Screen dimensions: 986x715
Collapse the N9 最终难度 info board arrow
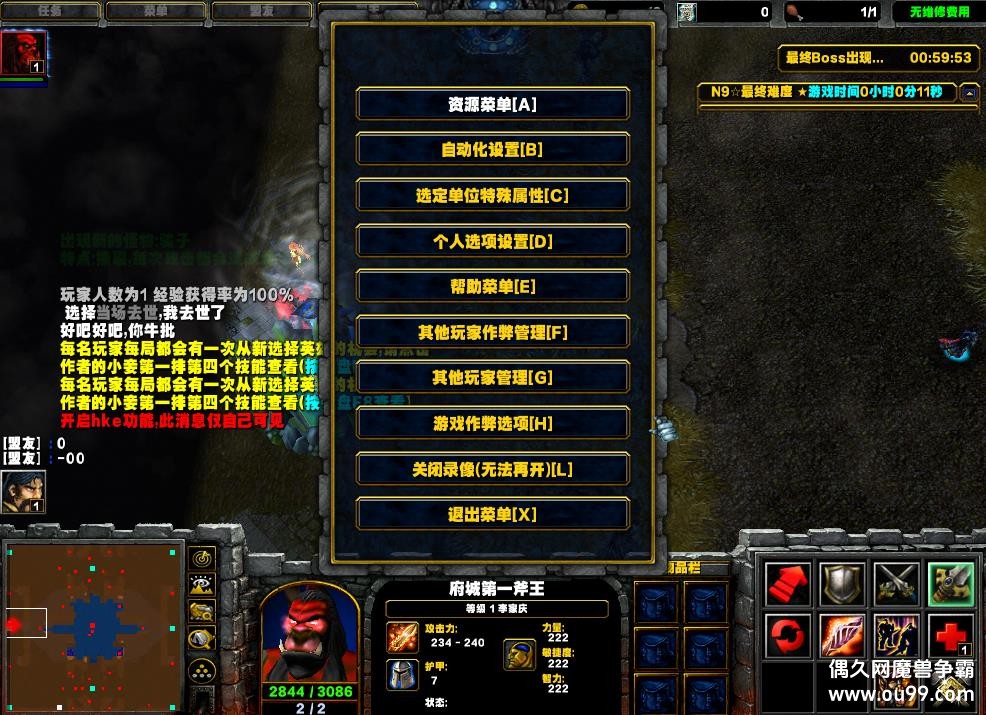968,92
